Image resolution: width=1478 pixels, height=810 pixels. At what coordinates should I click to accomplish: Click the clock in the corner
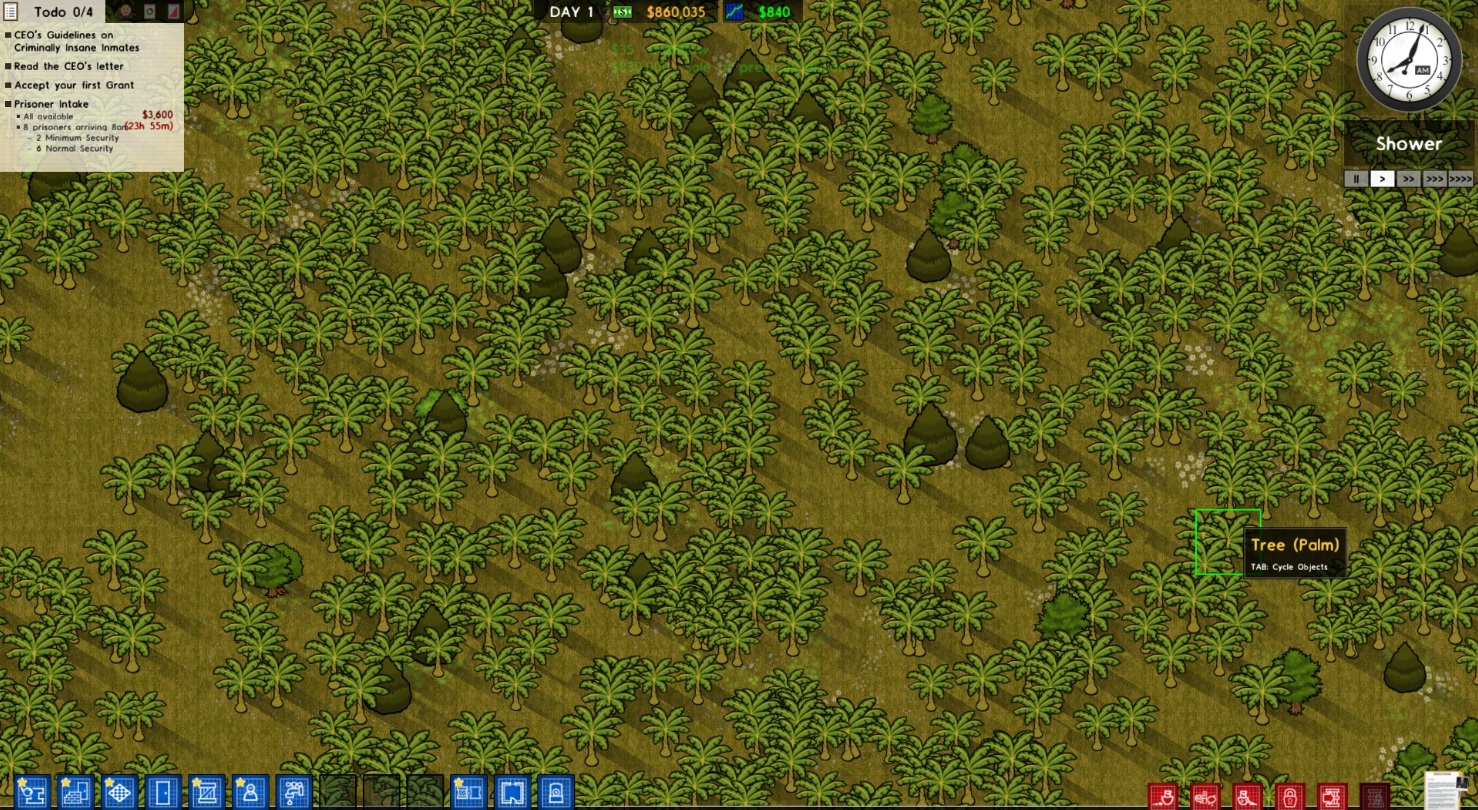[x=1408, y=60]
